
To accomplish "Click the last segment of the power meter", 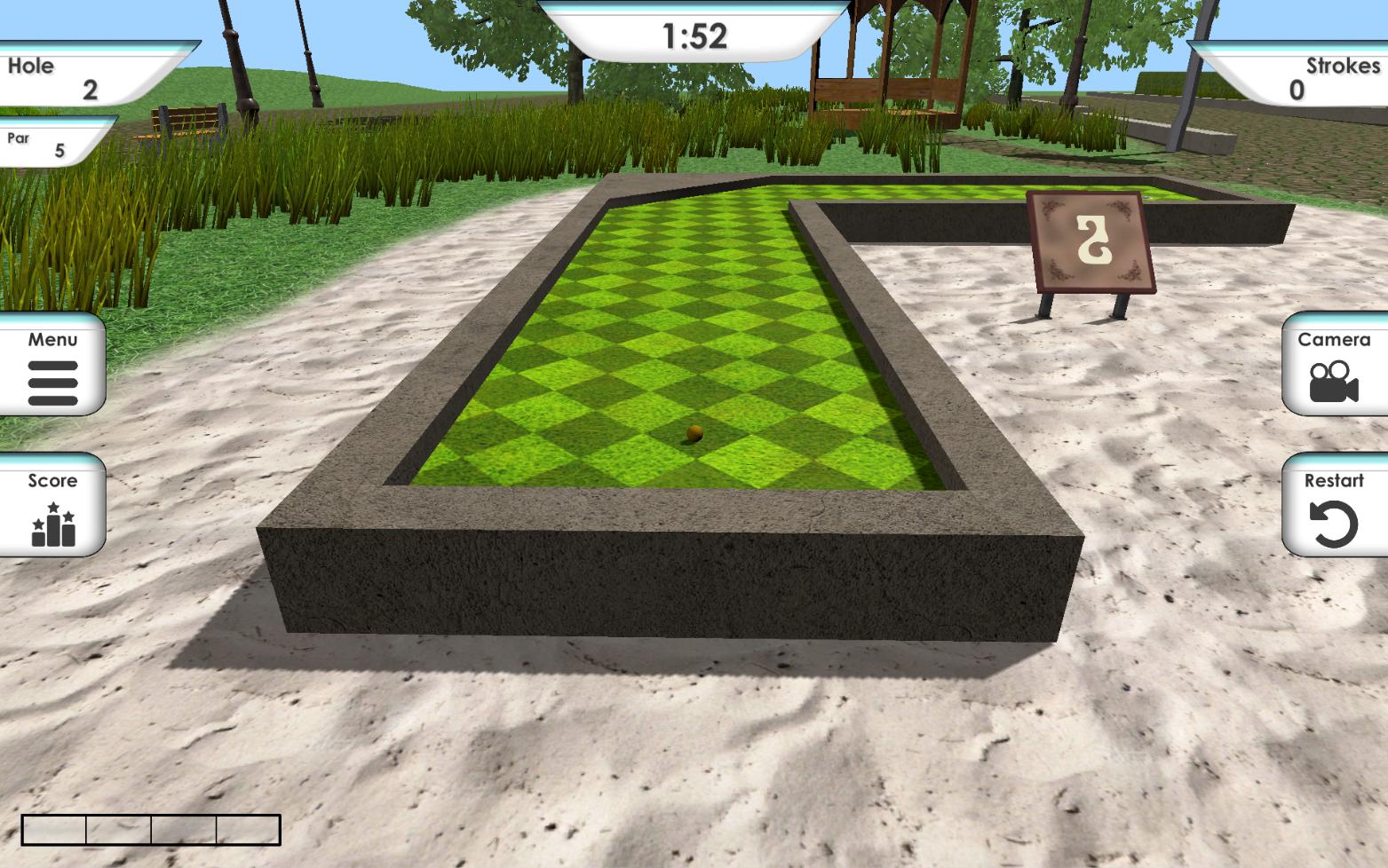I will point(249,829).
